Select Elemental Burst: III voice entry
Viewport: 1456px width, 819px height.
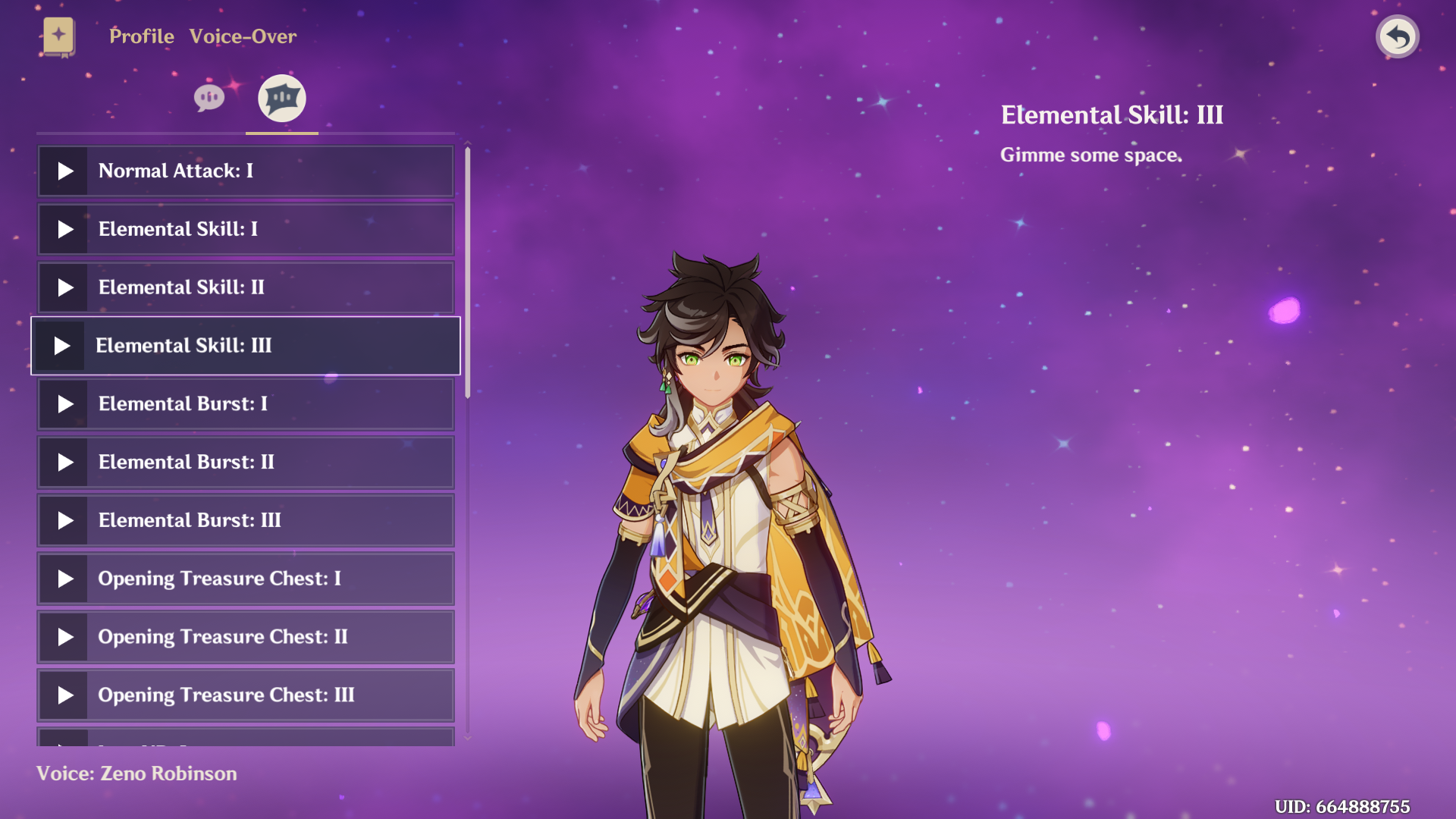(x=246, y=521)
